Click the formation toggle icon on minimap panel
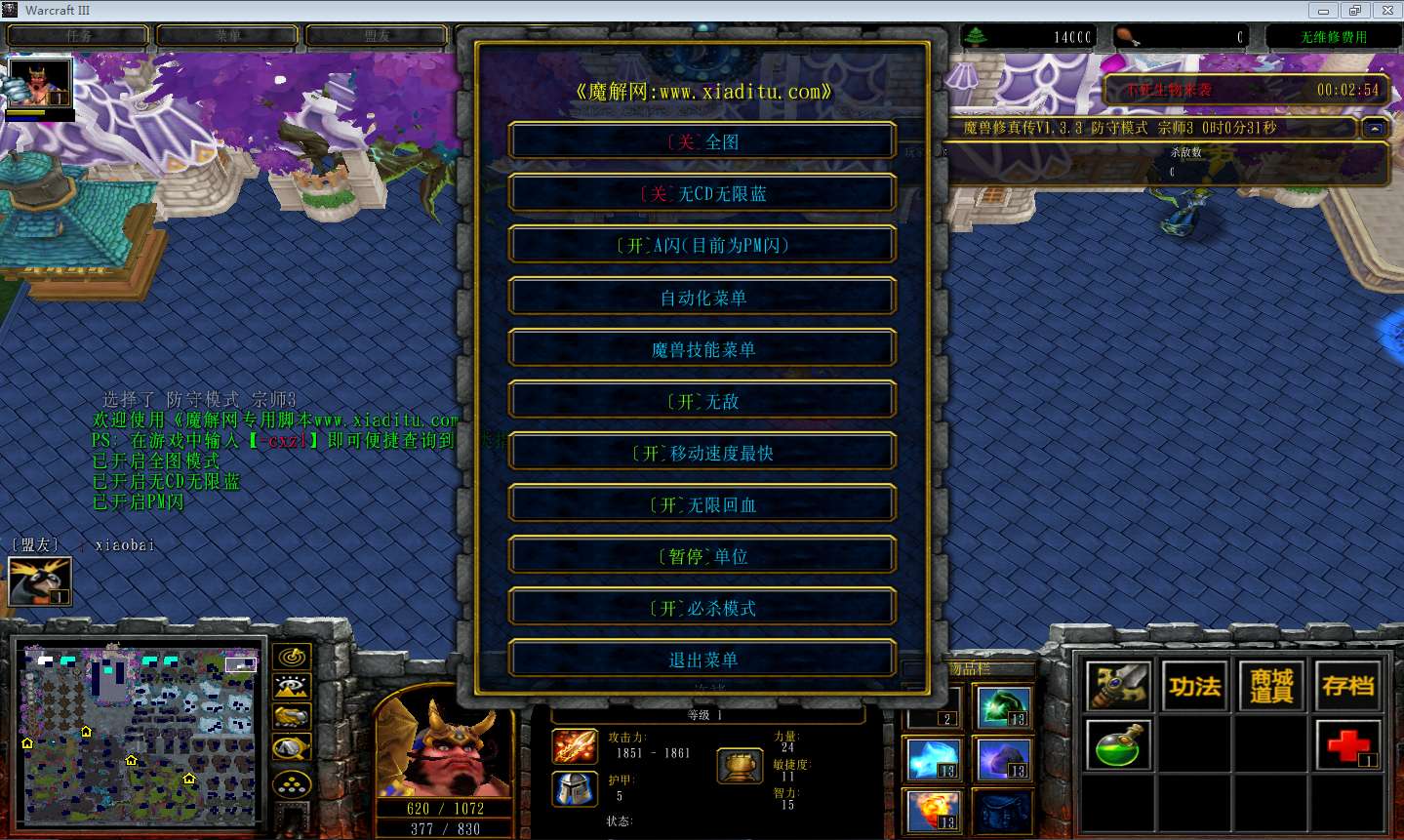The image size is (1404, 840). click(293, 782)
